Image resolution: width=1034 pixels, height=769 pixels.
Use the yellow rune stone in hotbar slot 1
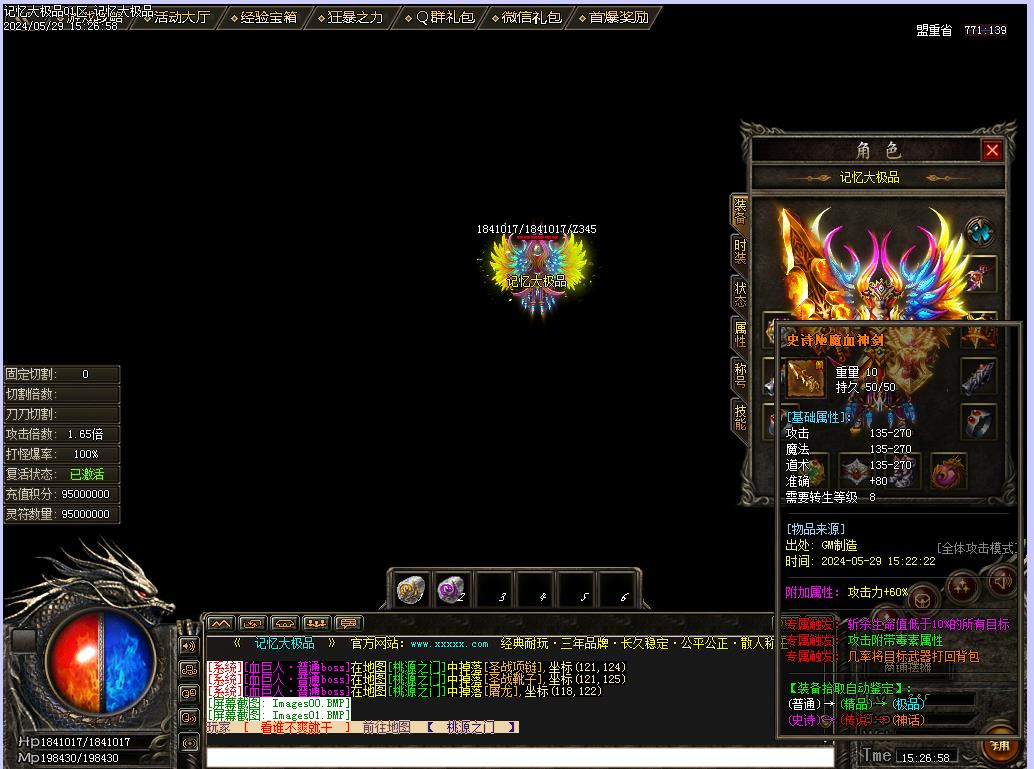tap(411, 590)
